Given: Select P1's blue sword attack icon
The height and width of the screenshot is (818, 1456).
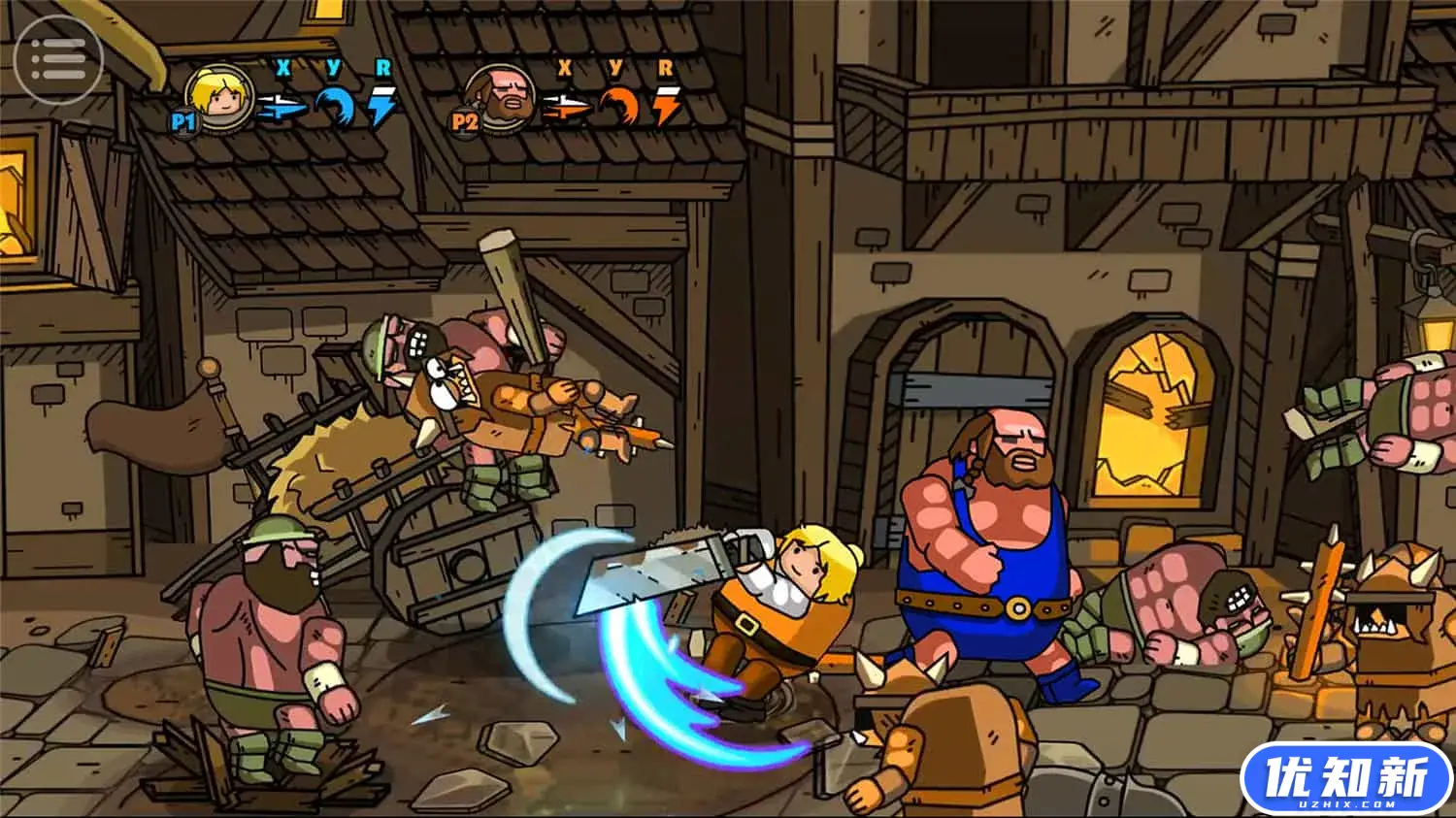Looking at the screenshot, I should pyautogui.click(x=282, y=106).
